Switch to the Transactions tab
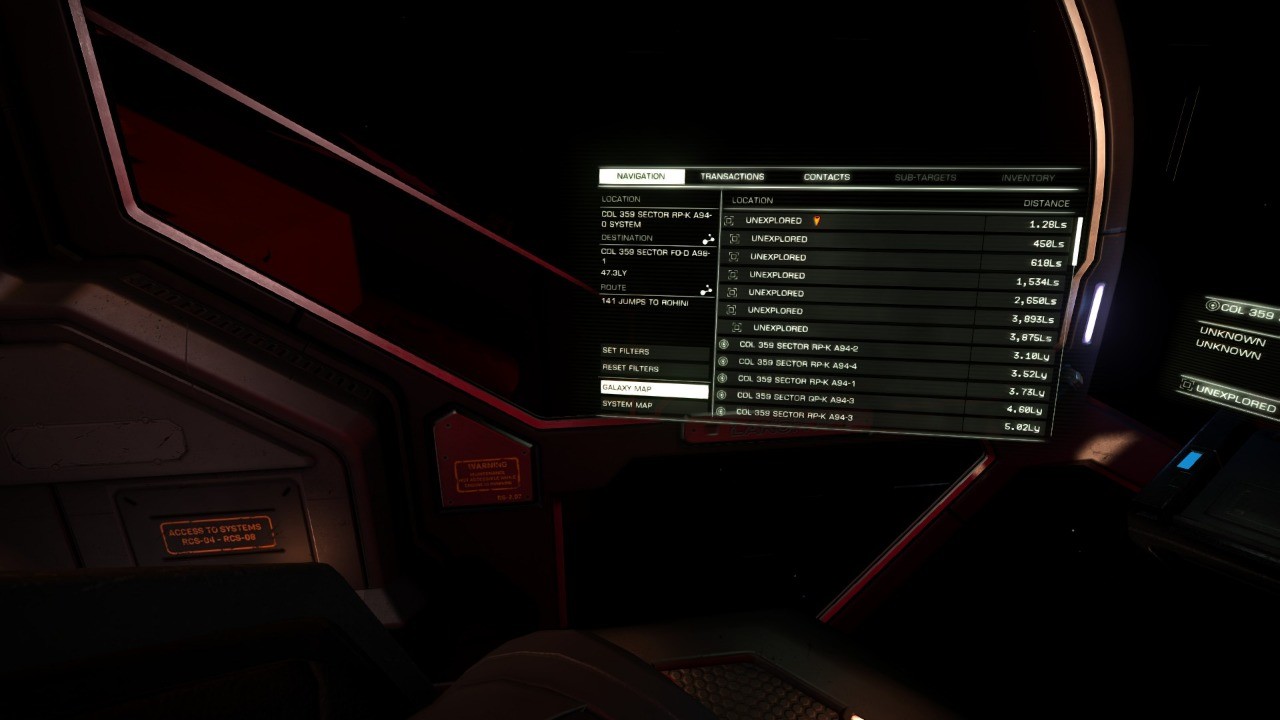 point(732,177)
